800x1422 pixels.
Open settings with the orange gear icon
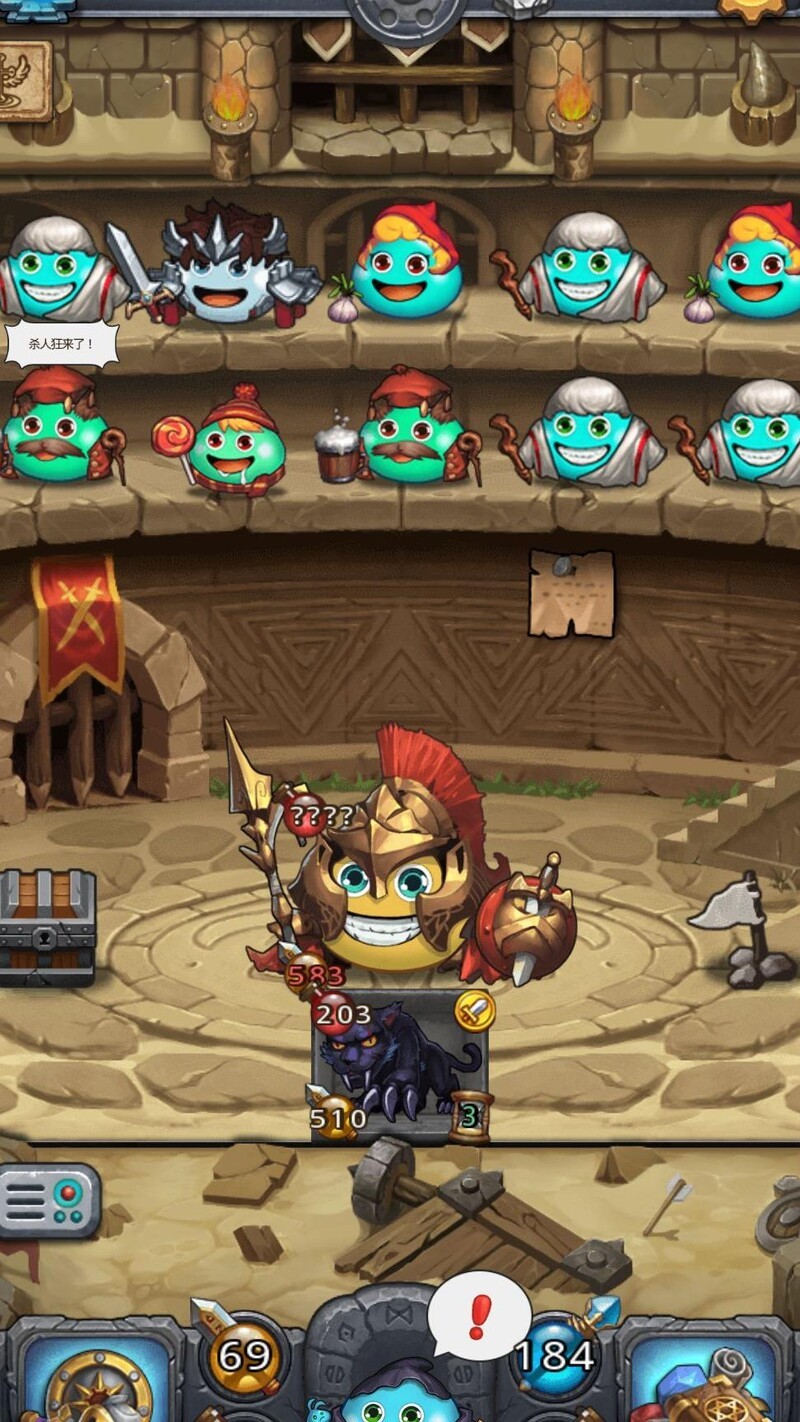click(752, 8)
